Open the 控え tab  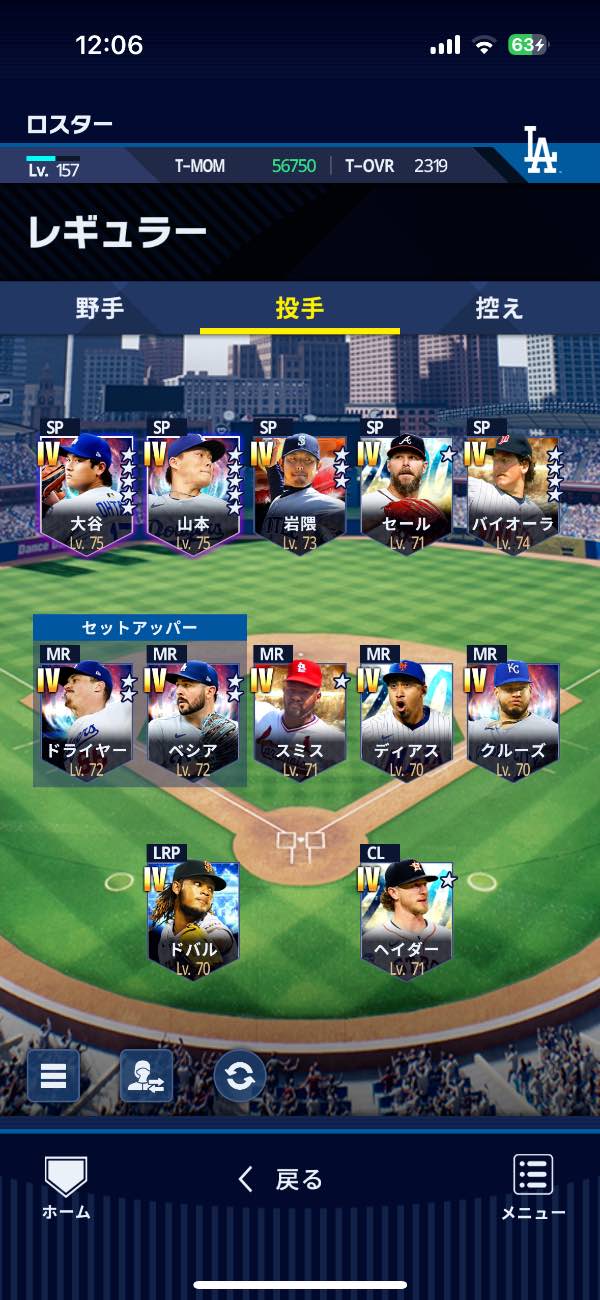pos(499,308)
